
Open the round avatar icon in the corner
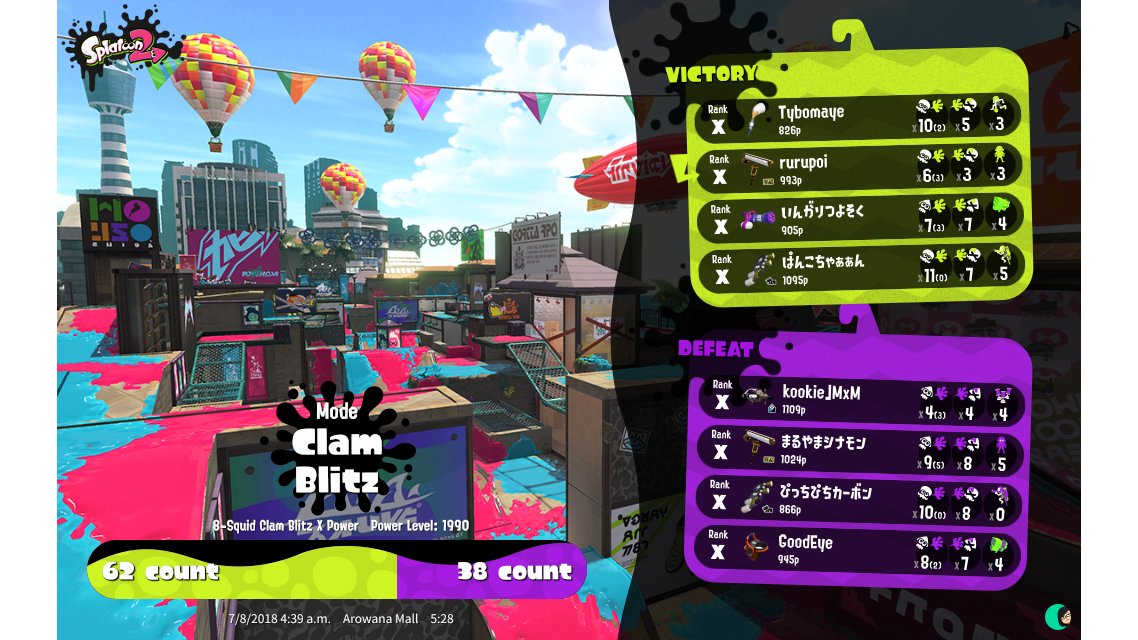pyautogui.click(x=1057, y=616)
